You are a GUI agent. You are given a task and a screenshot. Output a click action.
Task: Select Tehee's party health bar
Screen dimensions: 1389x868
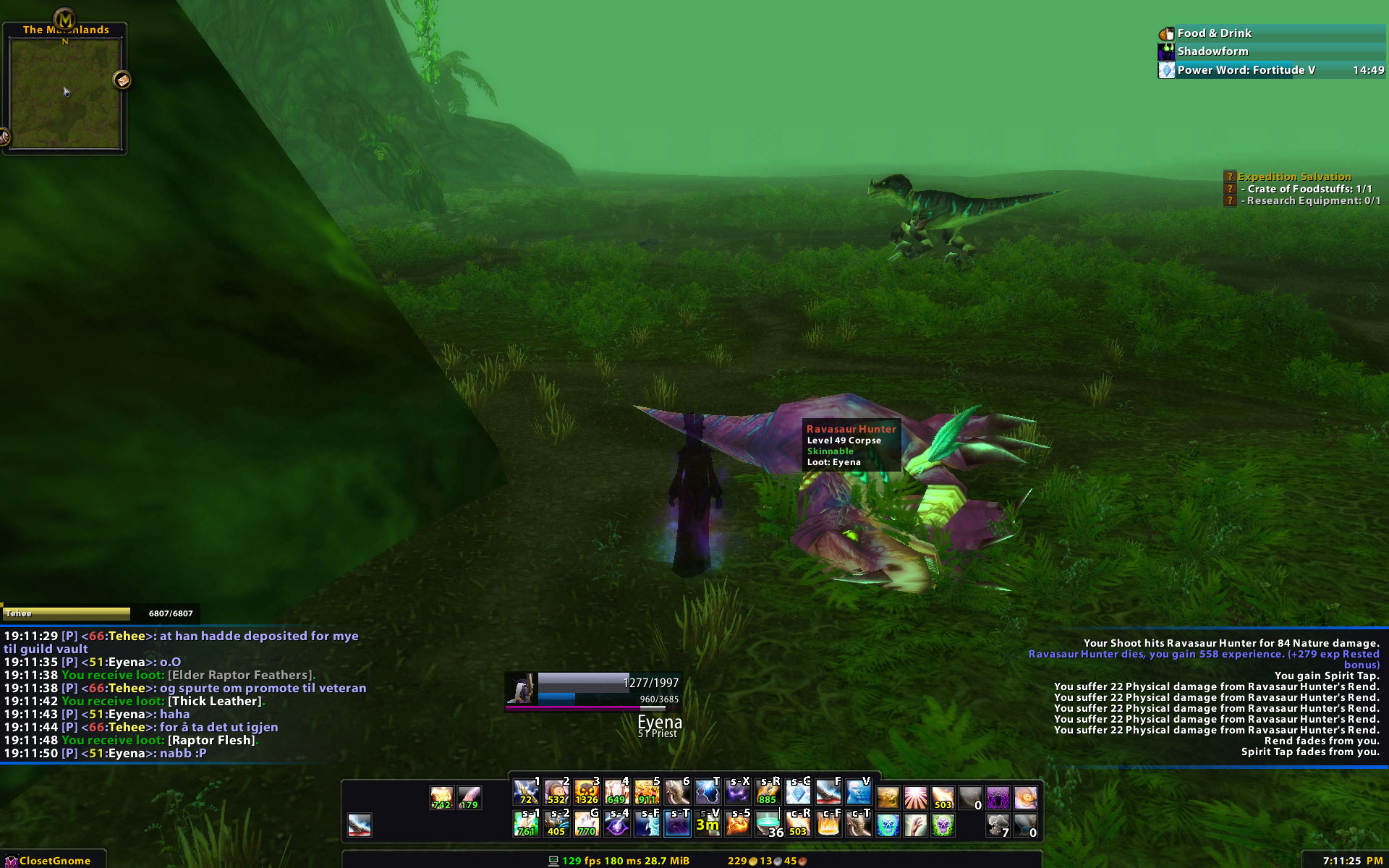click(x=67, y=613)
